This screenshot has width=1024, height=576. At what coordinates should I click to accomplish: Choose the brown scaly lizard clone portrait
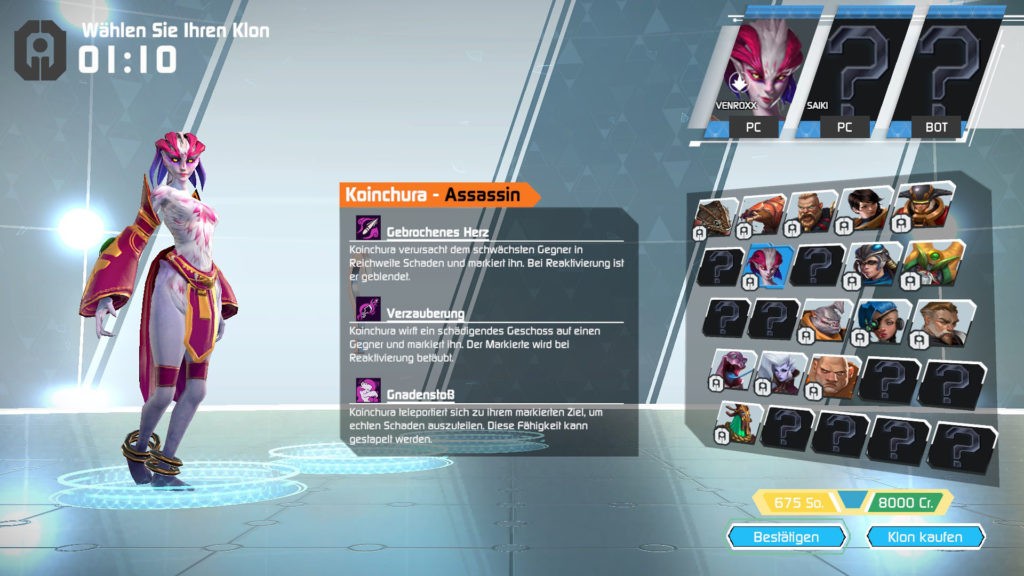717,215
